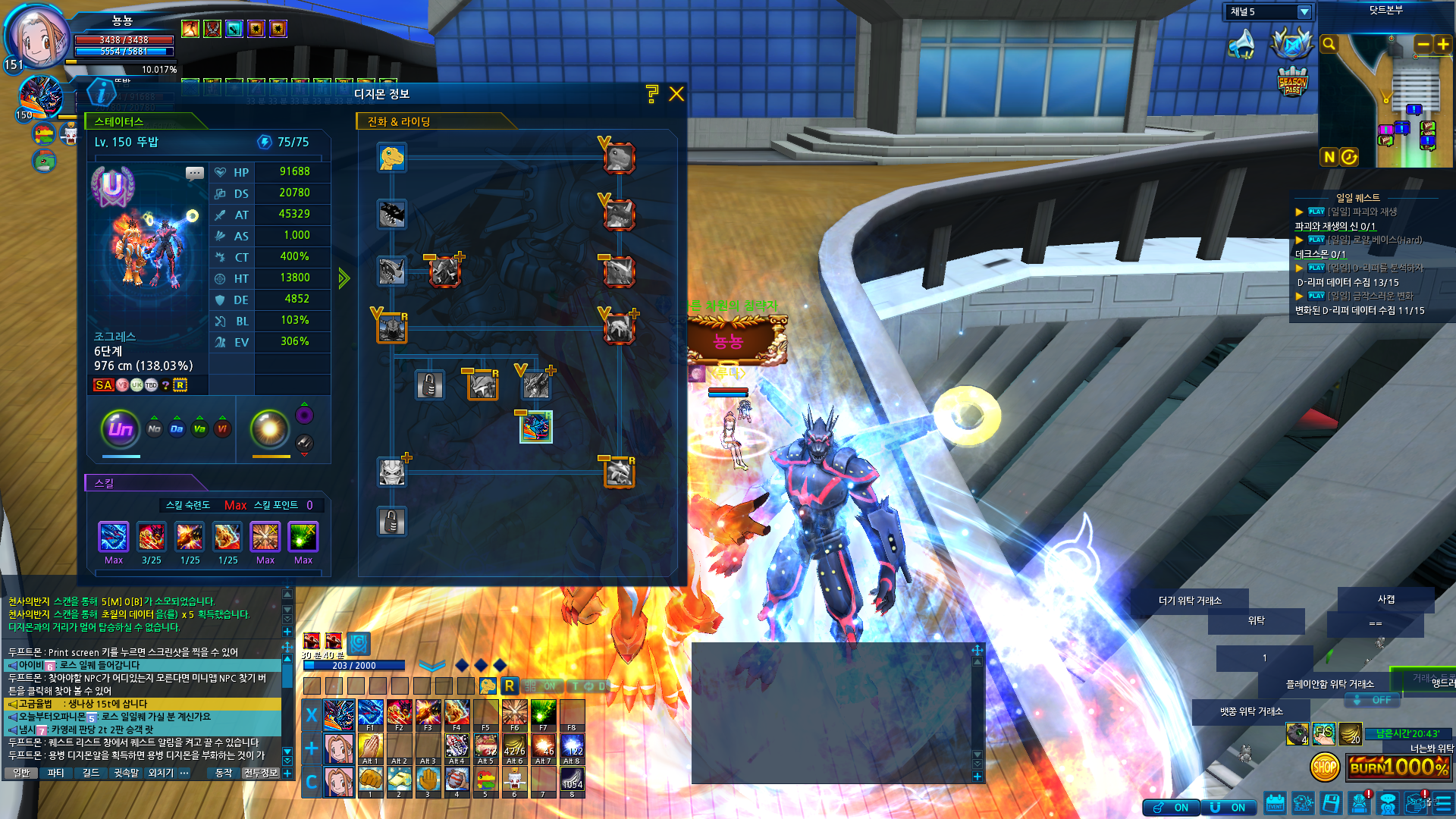Expand the stats panel with green arrow
The width and height of the screenshot is (1456, 819).
344,278
